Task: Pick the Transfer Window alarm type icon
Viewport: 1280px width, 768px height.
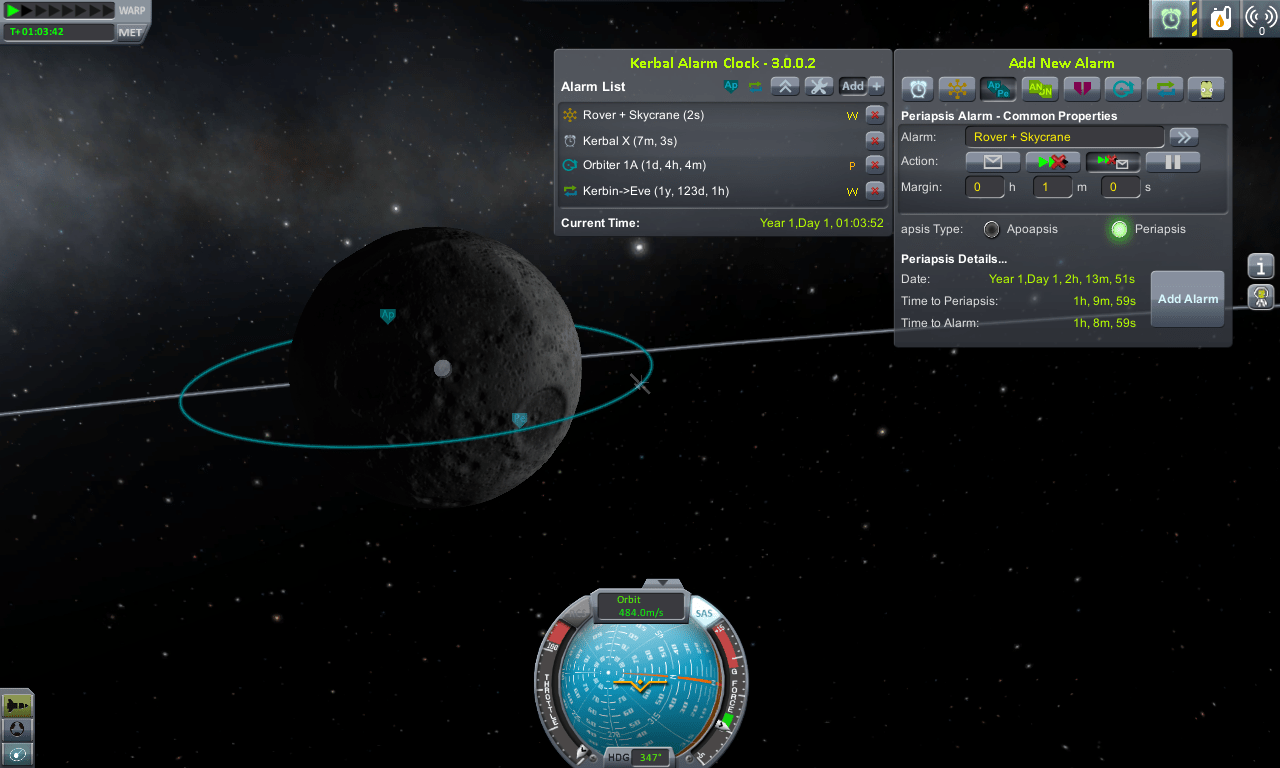Action: click(x=1165, y=89)
